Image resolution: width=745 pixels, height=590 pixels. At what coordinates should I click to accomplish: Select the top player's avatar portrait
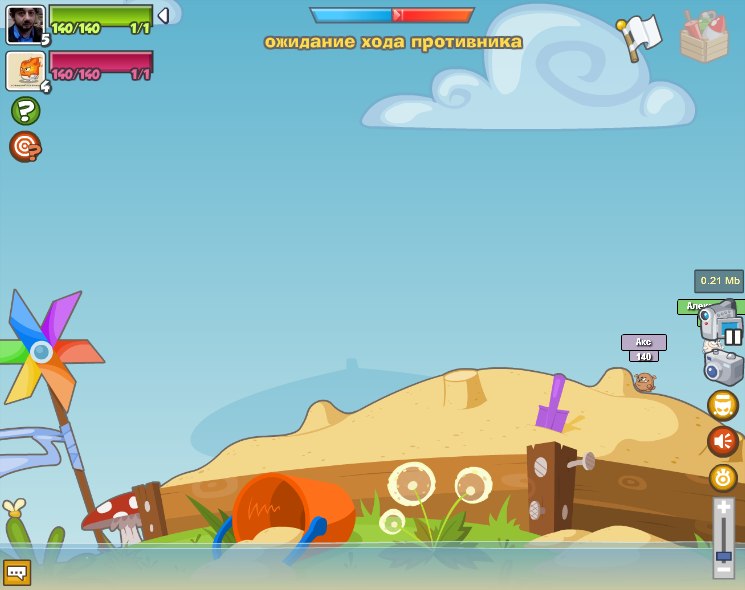[x=25, y=24]
